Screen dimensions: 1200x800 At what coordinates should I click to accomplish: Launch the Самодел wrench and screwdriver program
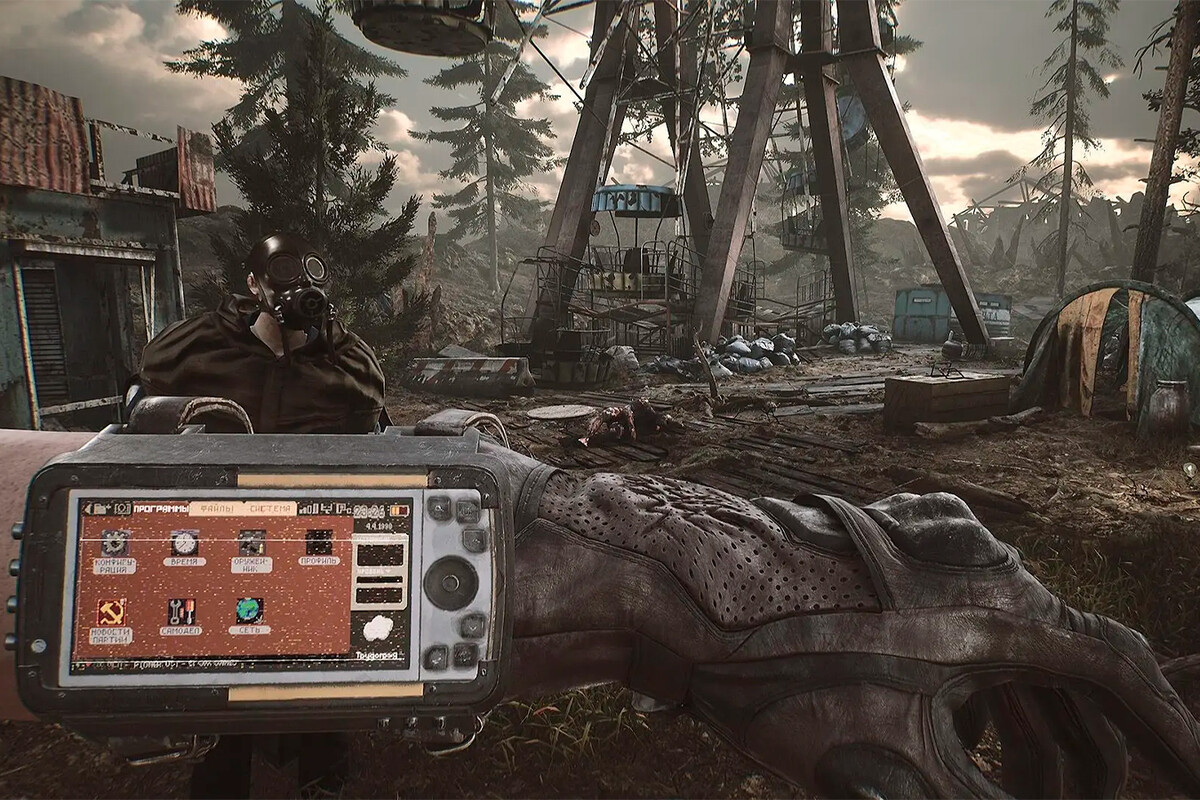coord(181,612)
